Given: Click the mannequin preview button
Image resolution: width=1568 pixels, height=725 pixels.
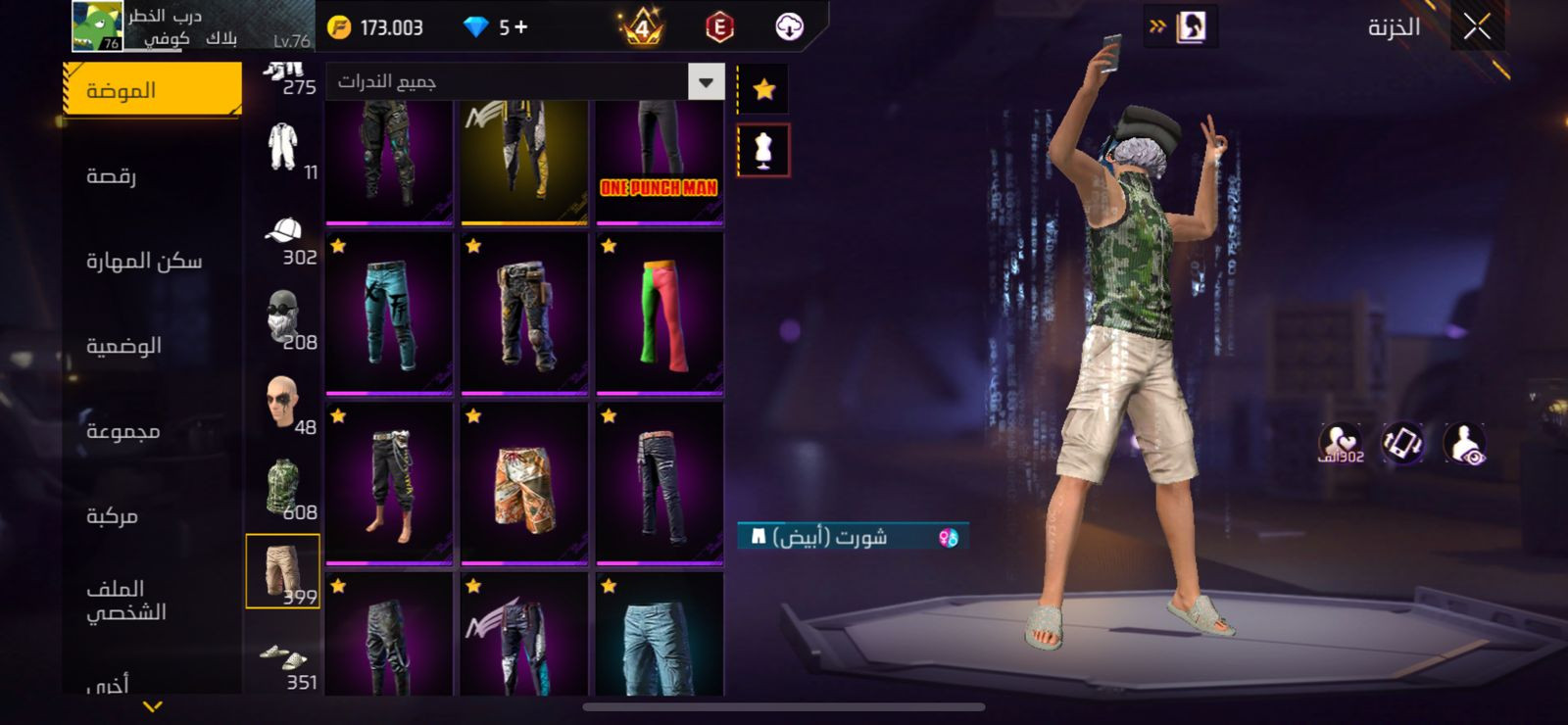Looking at the screenshot, I should coord(763,150).
